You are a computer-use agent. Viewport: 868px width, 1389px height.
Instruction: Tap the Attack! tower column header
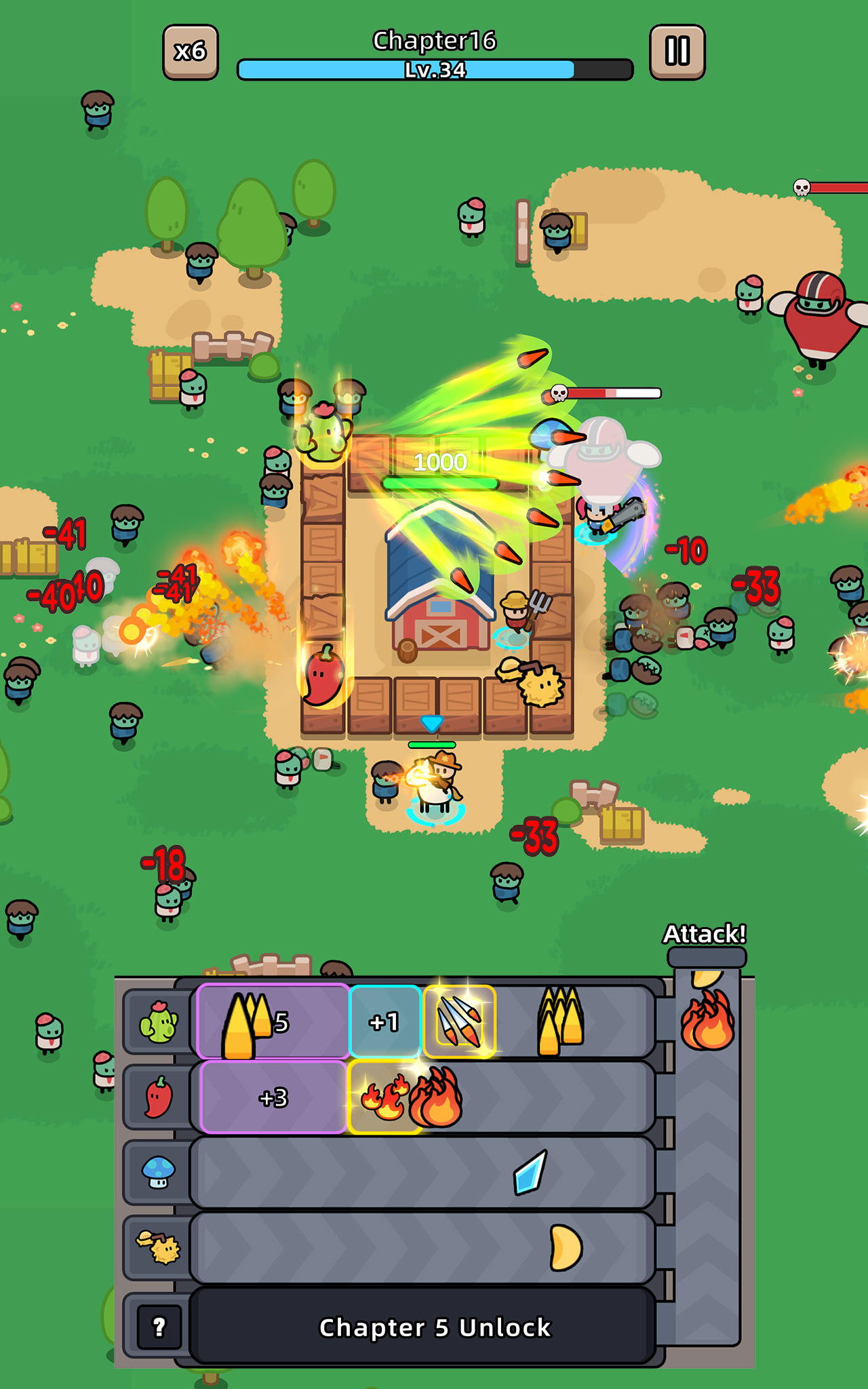pyautogui.click(x=705, y=935)
